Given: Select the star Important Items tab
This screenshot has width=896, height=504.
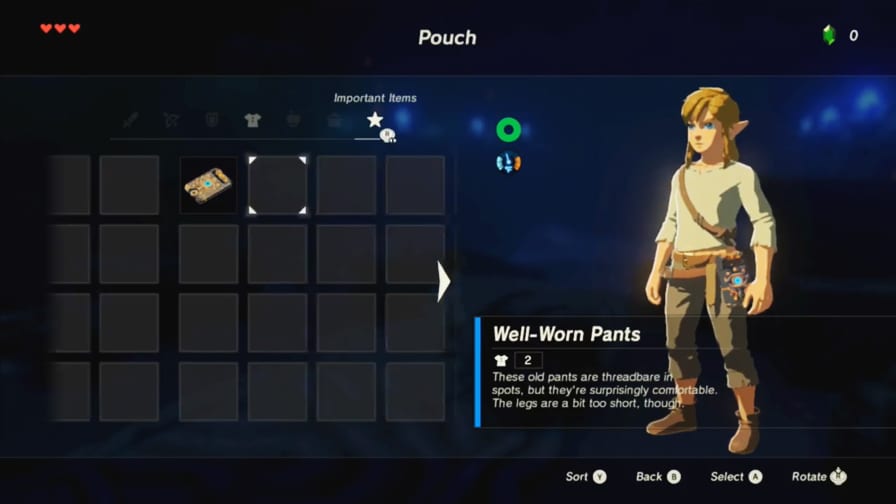Looking at the screenshot, I should [x=375, y=120].
